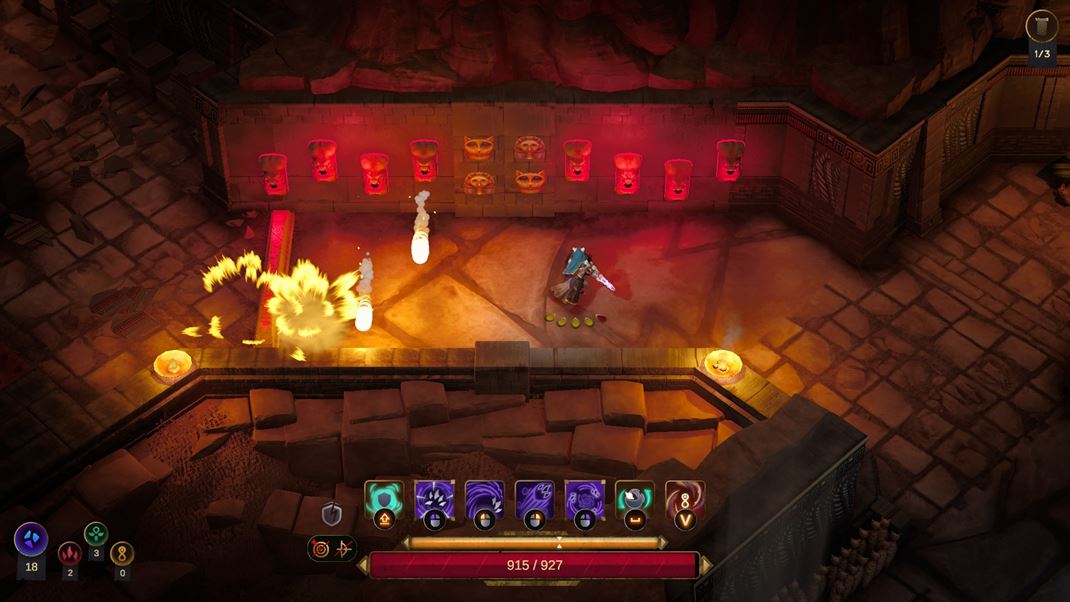The height and width of the screenshot is (602, 1070).
Task: Click the gold figure-eight charge icon
Action: (x=122, y=553)
